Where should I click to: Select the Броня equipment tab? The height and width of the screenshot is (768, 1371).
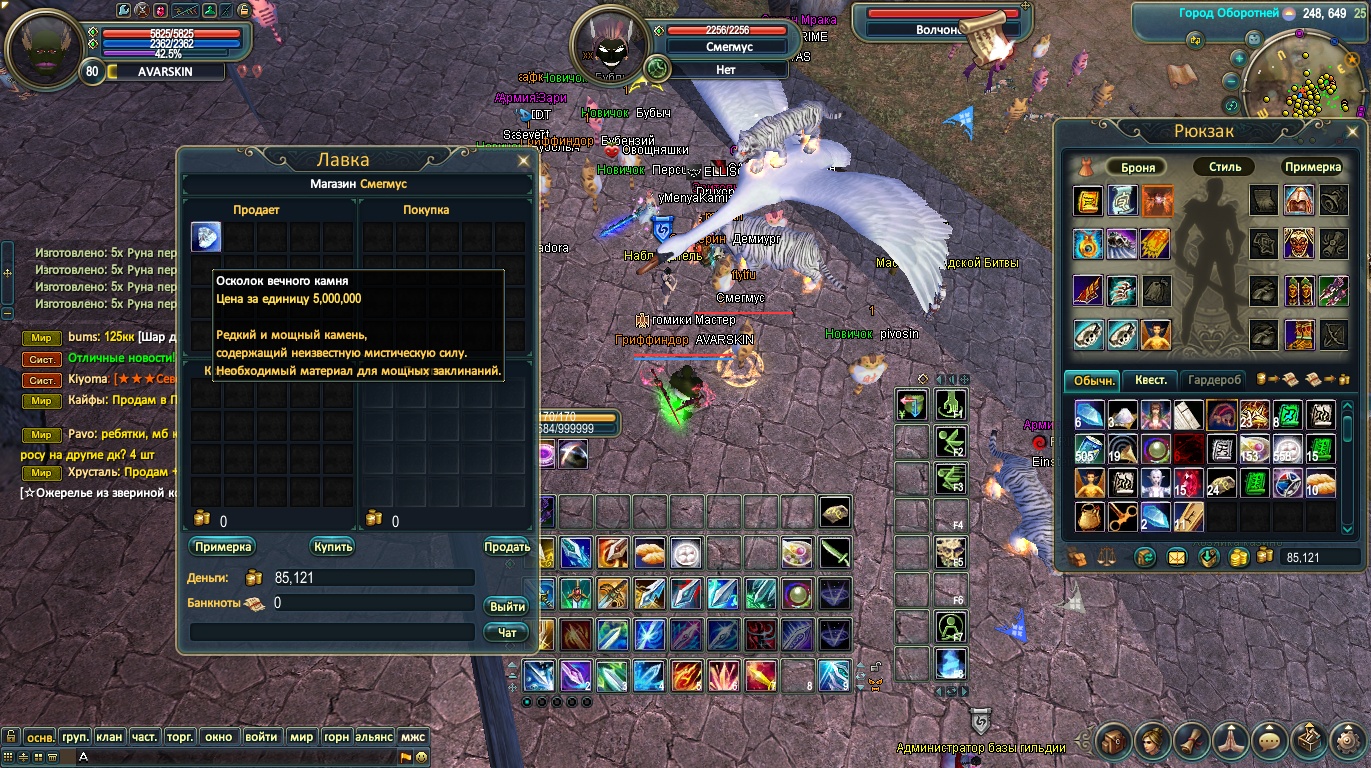pos(1138,167)
